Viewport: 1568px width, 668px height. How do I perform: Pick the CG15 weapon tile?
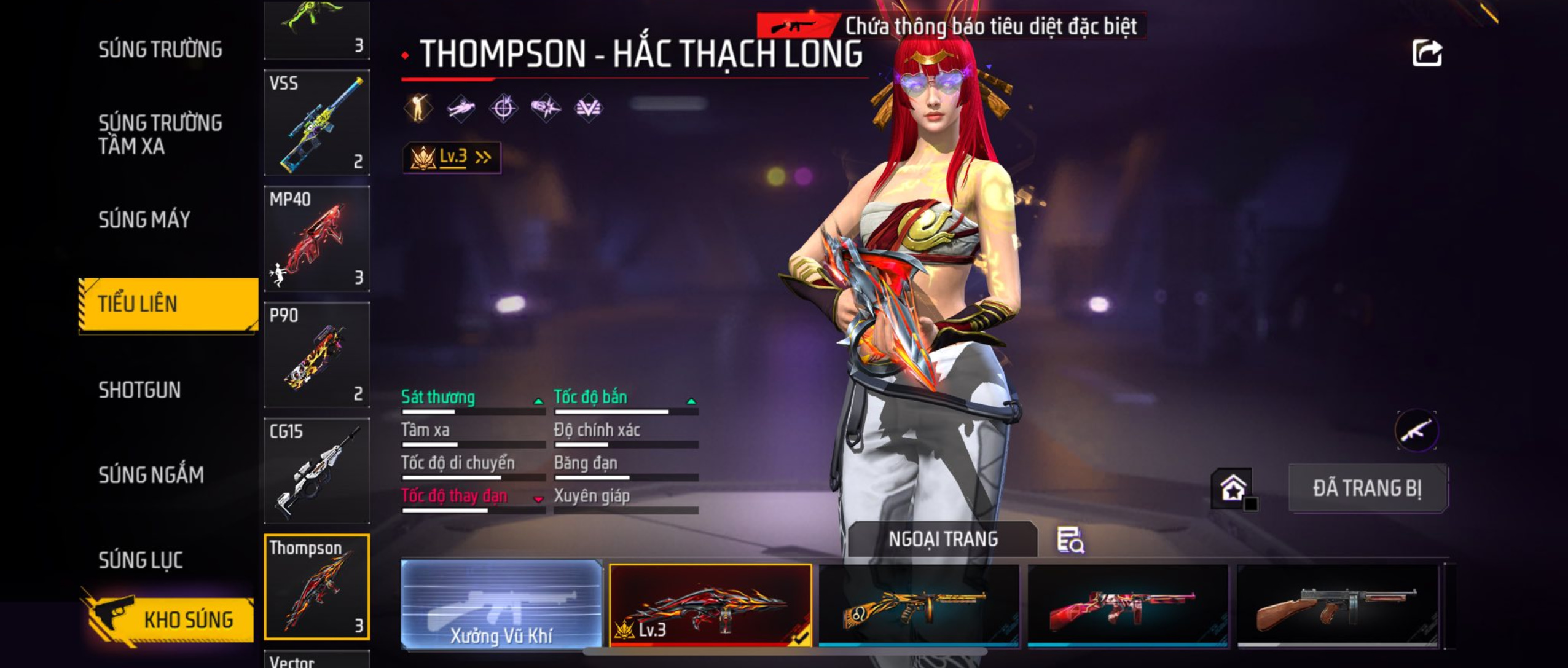[x=317, y=471]
